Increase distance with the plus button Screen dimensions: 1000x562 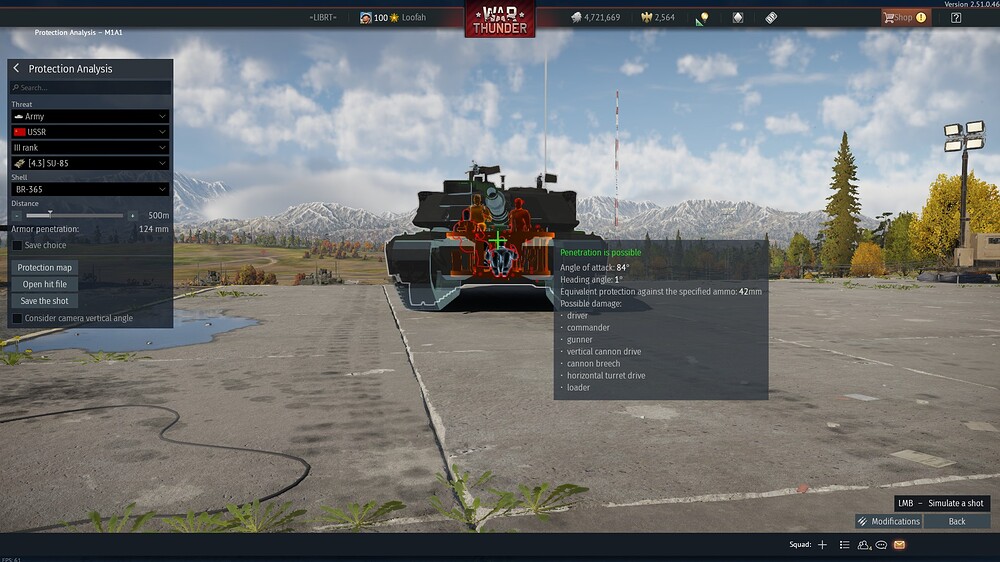(132, 215)
